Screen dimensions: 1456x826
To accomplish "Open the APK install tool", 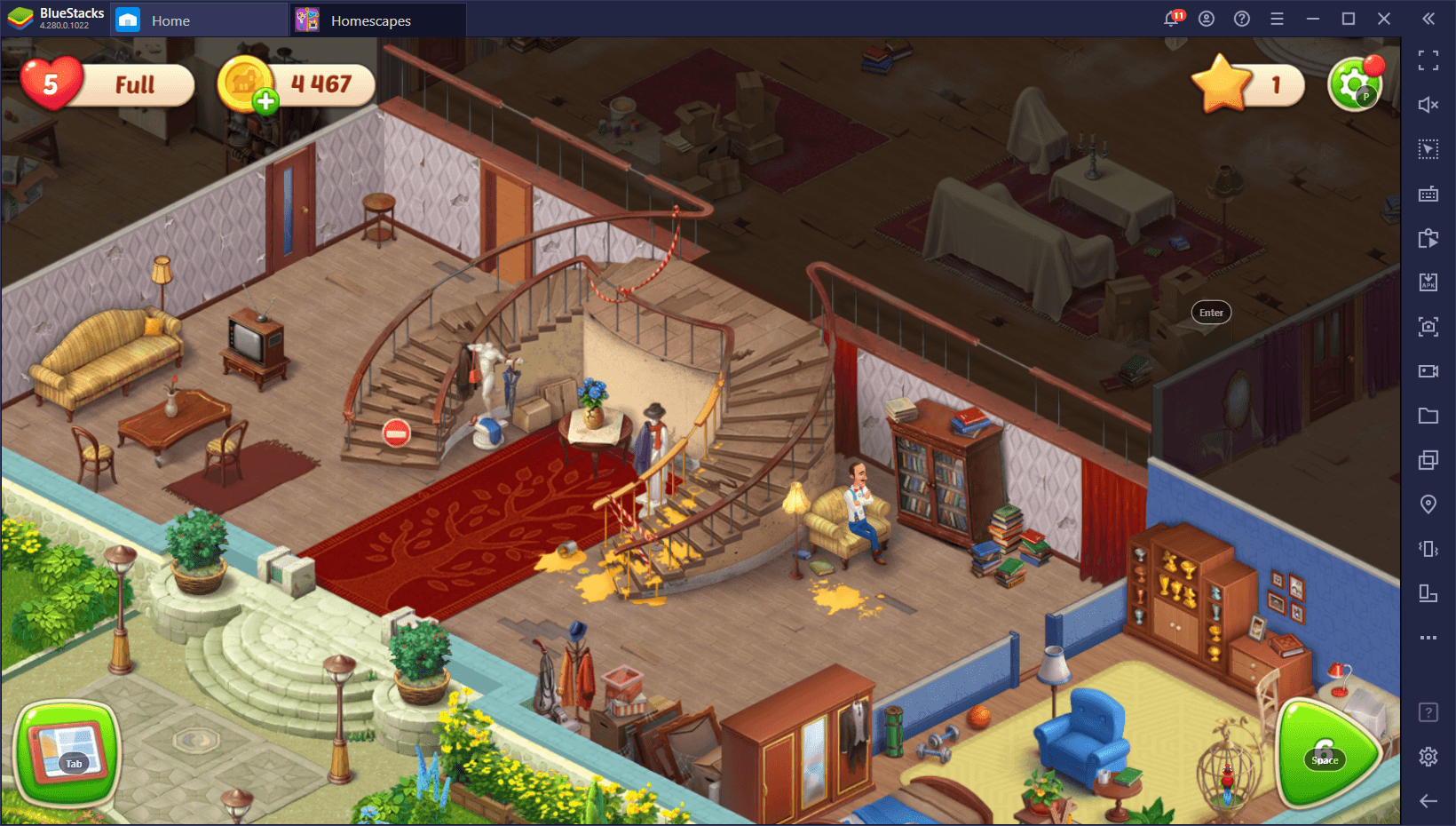I will tap(1428, 282).
